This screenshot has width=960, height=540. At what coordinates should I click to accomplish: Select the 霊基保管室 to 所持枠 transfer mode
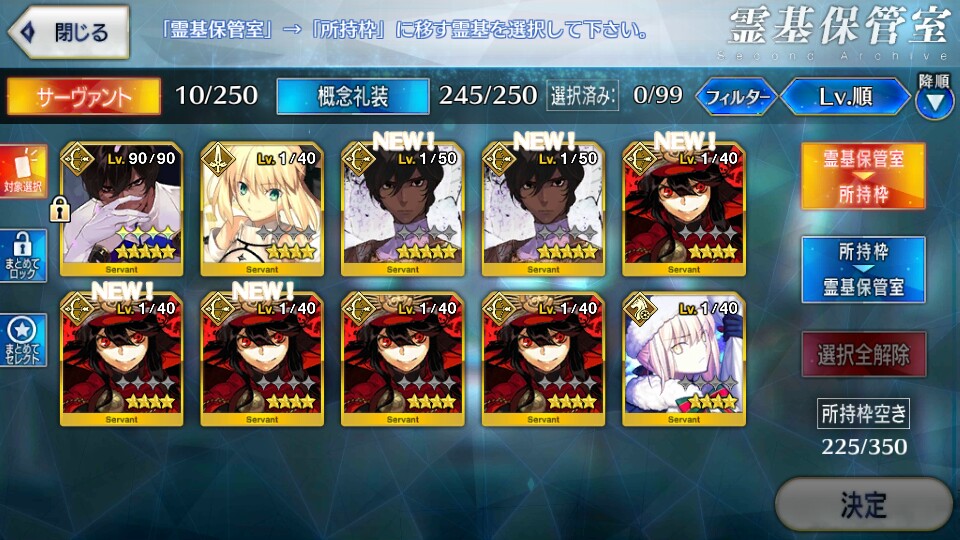pos(862,176)
